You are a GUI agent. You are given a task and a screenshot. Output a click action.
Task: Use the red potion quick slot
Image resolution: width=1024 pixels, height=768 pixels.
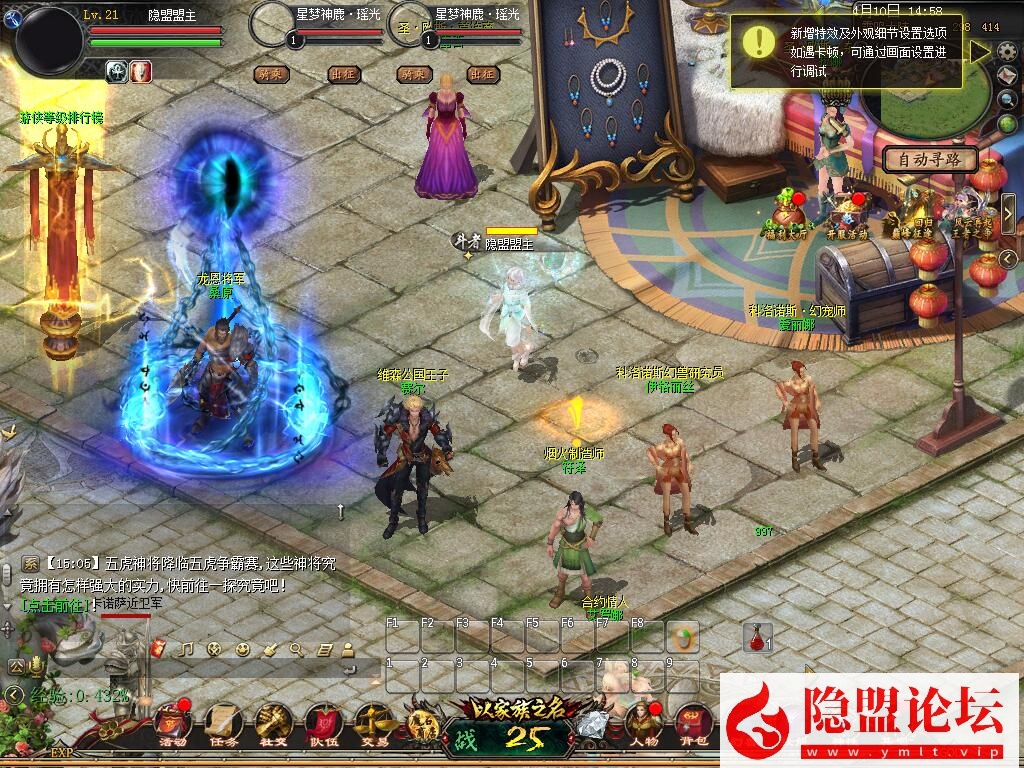(x=757, y=637)
